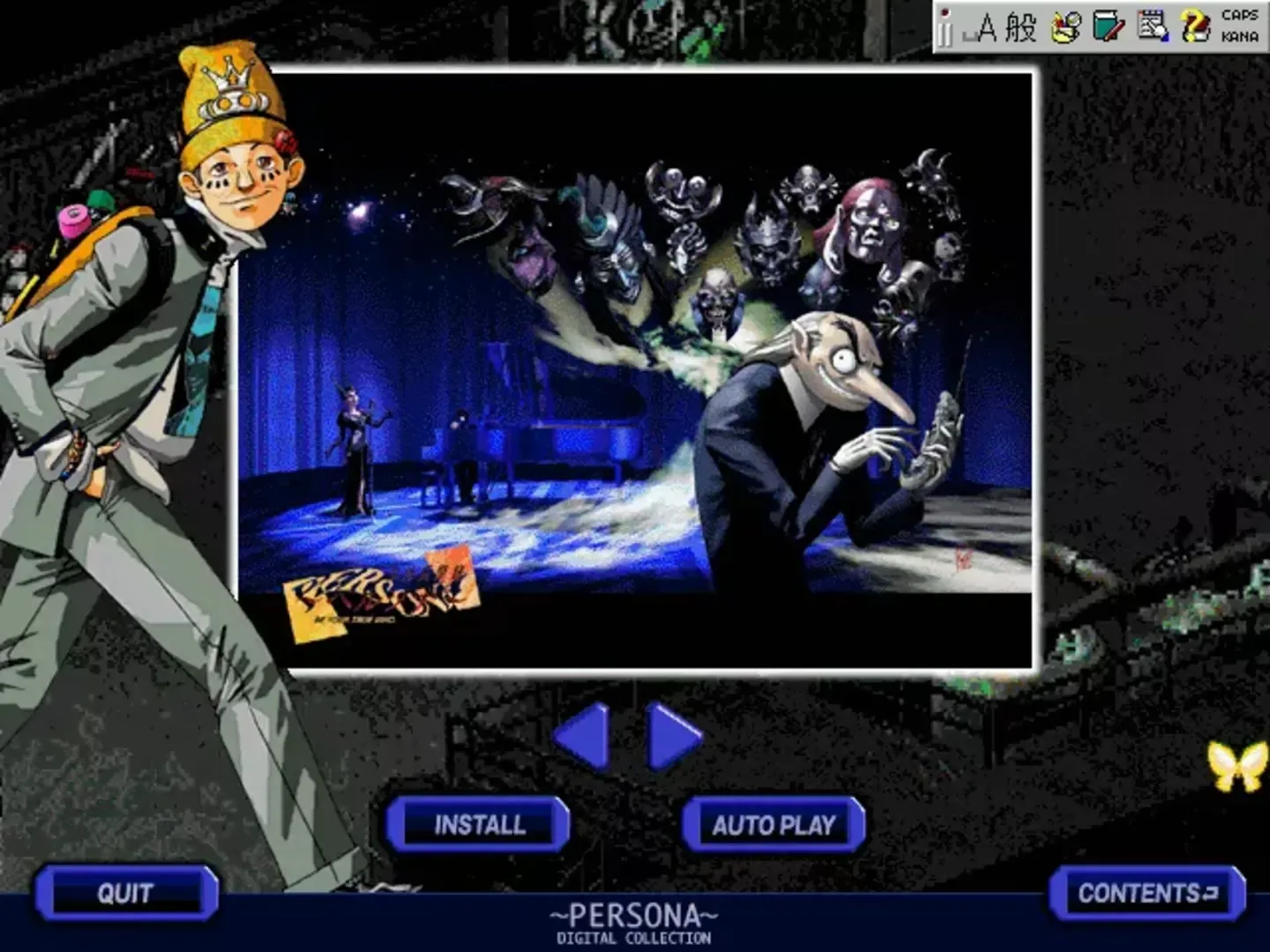The width and height of the screenshot is (1270, 952).
Task: Click the 'A' input mode icon
Action: 988,26
